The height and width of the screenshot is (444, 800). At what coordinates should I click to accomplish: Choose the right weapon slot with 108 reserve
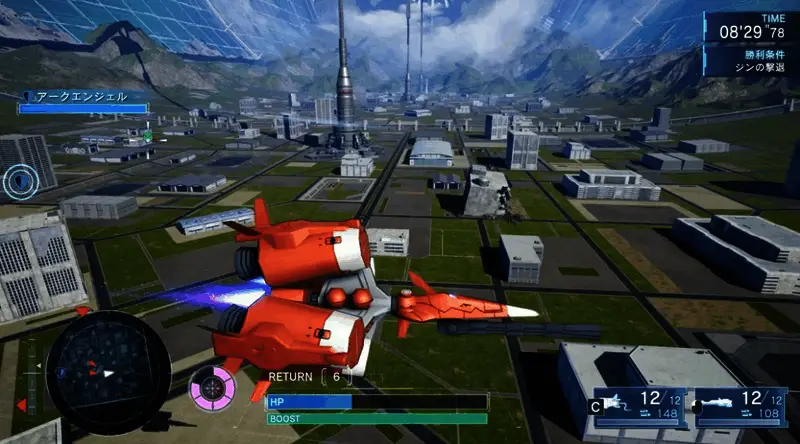[742, 406]
